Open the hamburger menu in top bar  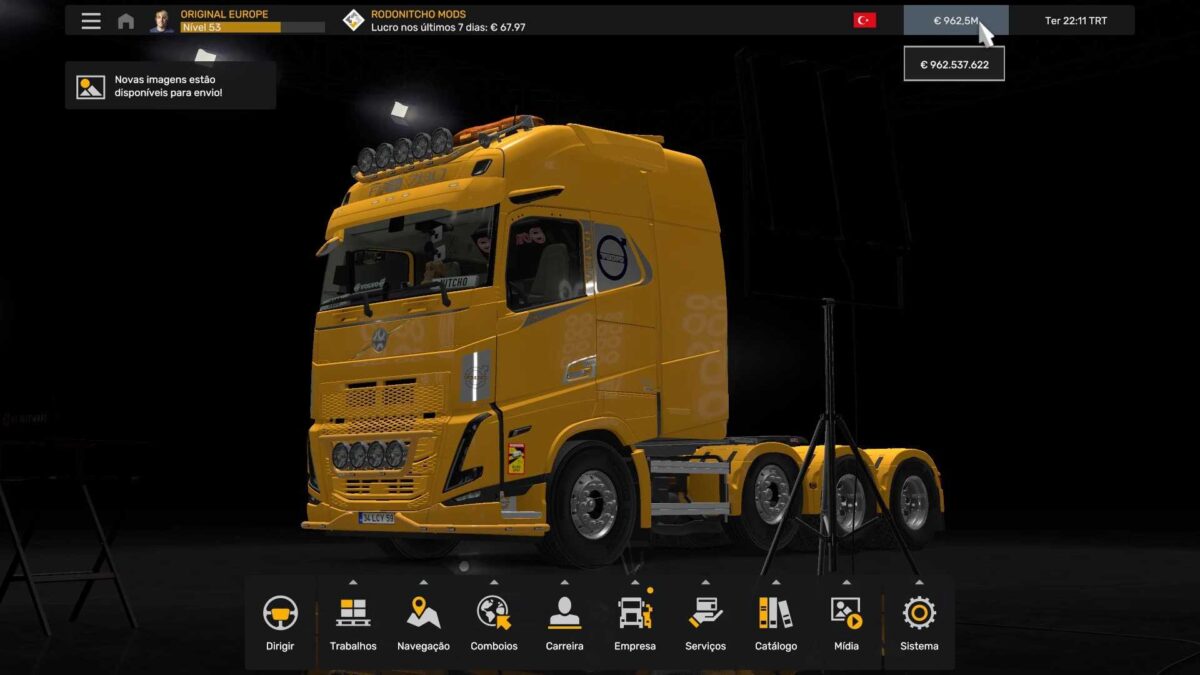click(91, 21)
